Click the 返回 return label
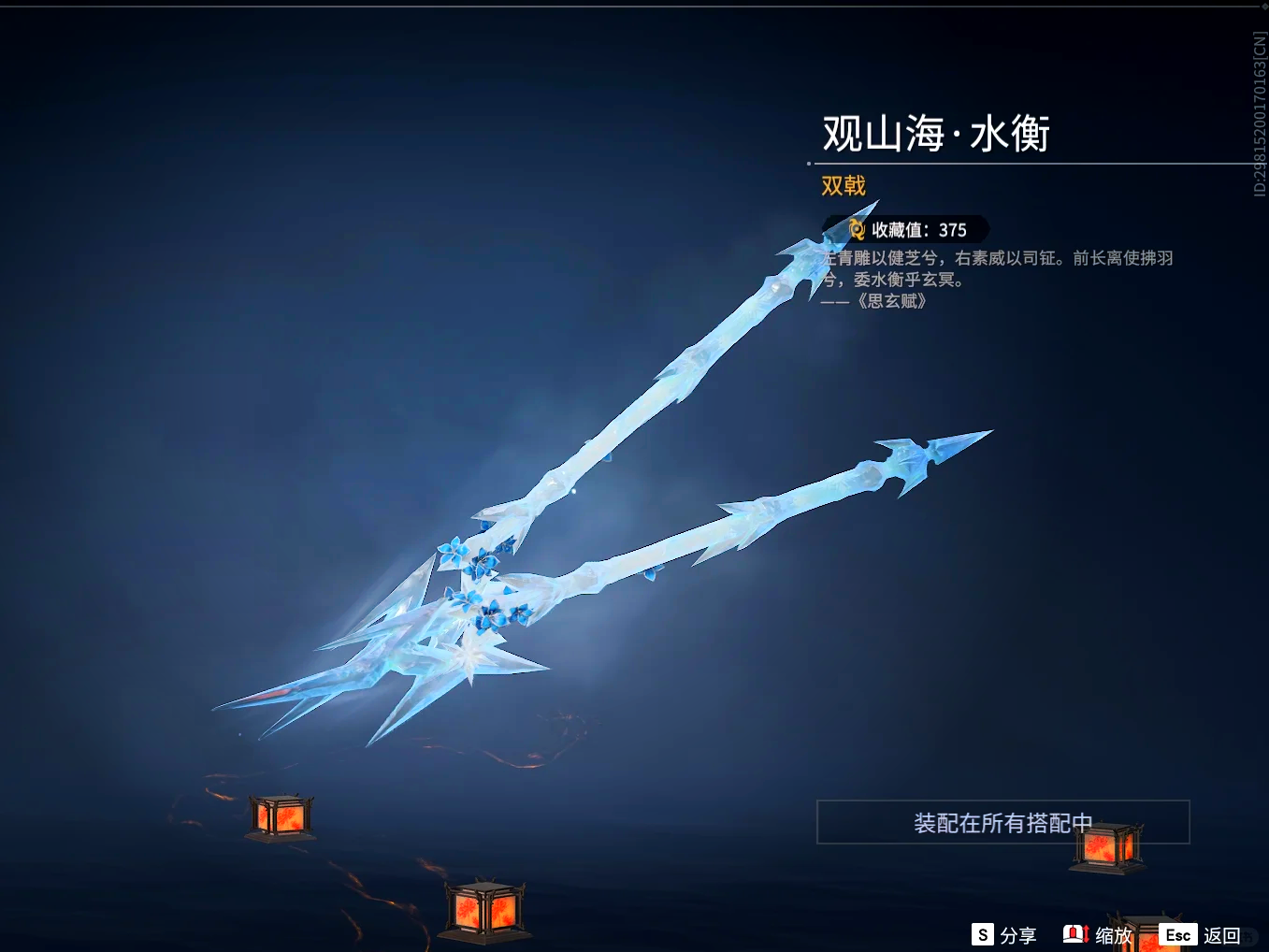Image resolution: width=1269 pixels, height=952 pixels. tap(1223, 934)
